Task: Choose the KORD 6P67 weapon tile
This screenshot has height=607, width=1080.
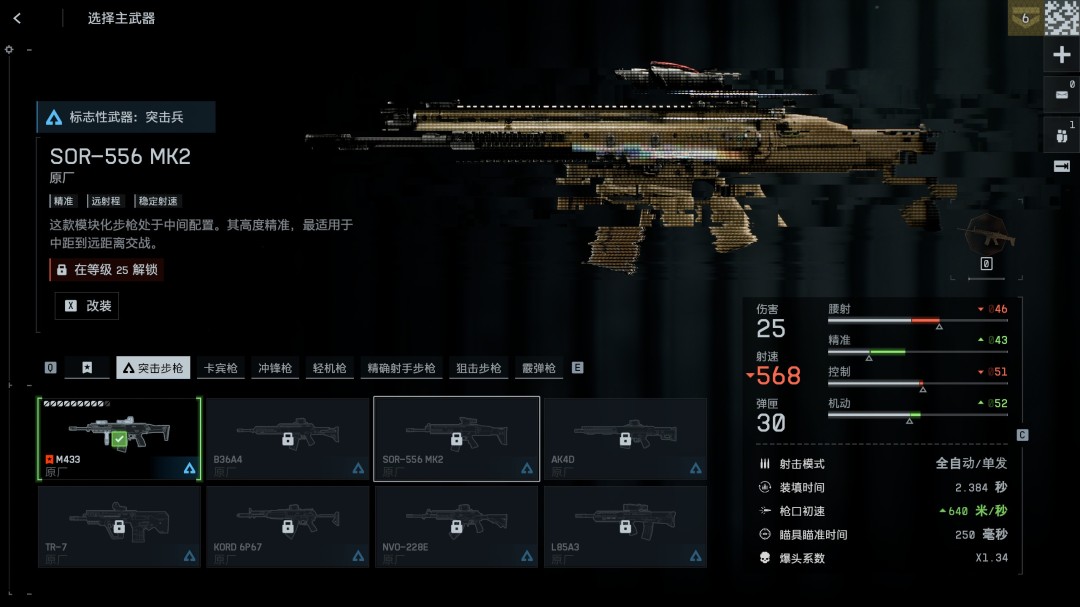Action: pyautogui.click(x=287, y=526)
